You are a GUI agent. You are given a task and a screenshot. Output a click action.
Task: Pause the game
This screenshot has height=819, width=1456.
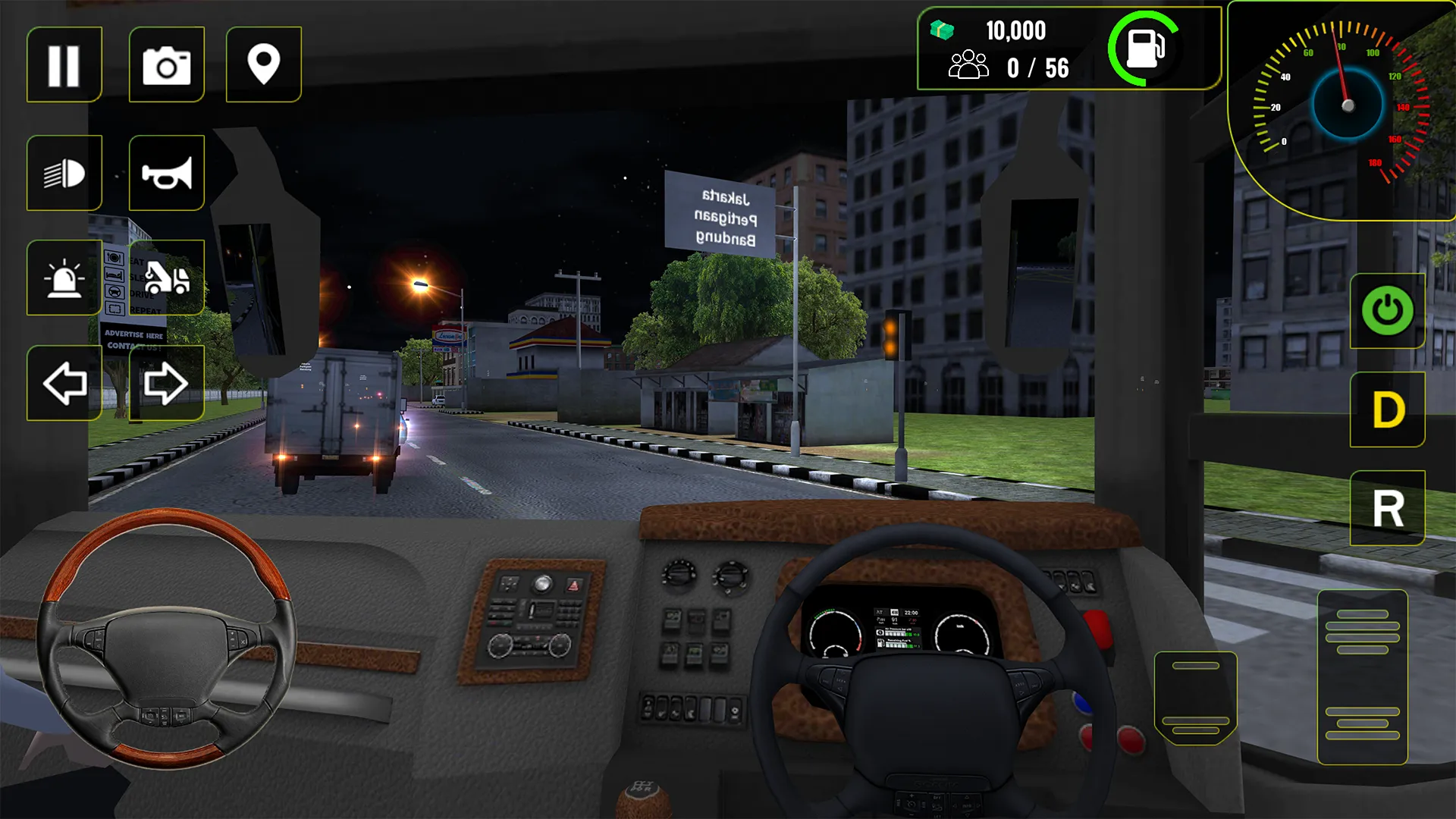point(64,64)
